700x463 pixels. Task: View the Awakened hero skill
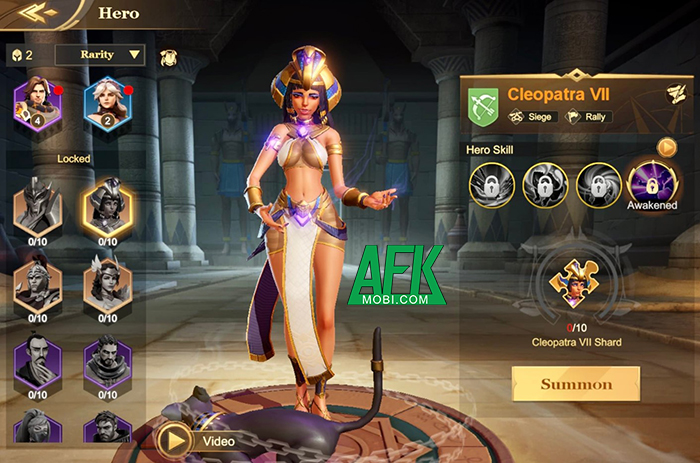point(652,182)
